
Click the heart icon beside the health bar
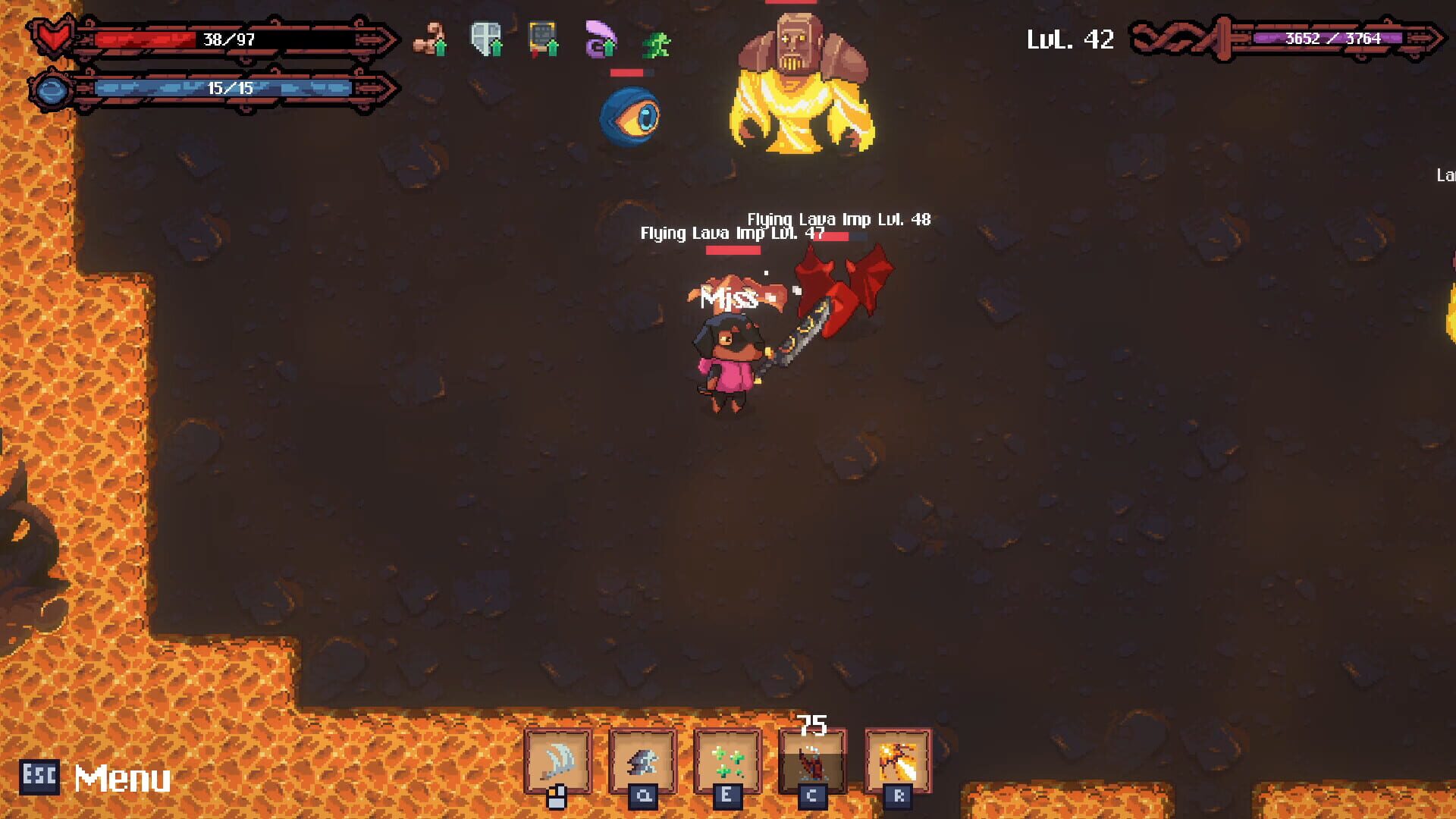(52, 36)
